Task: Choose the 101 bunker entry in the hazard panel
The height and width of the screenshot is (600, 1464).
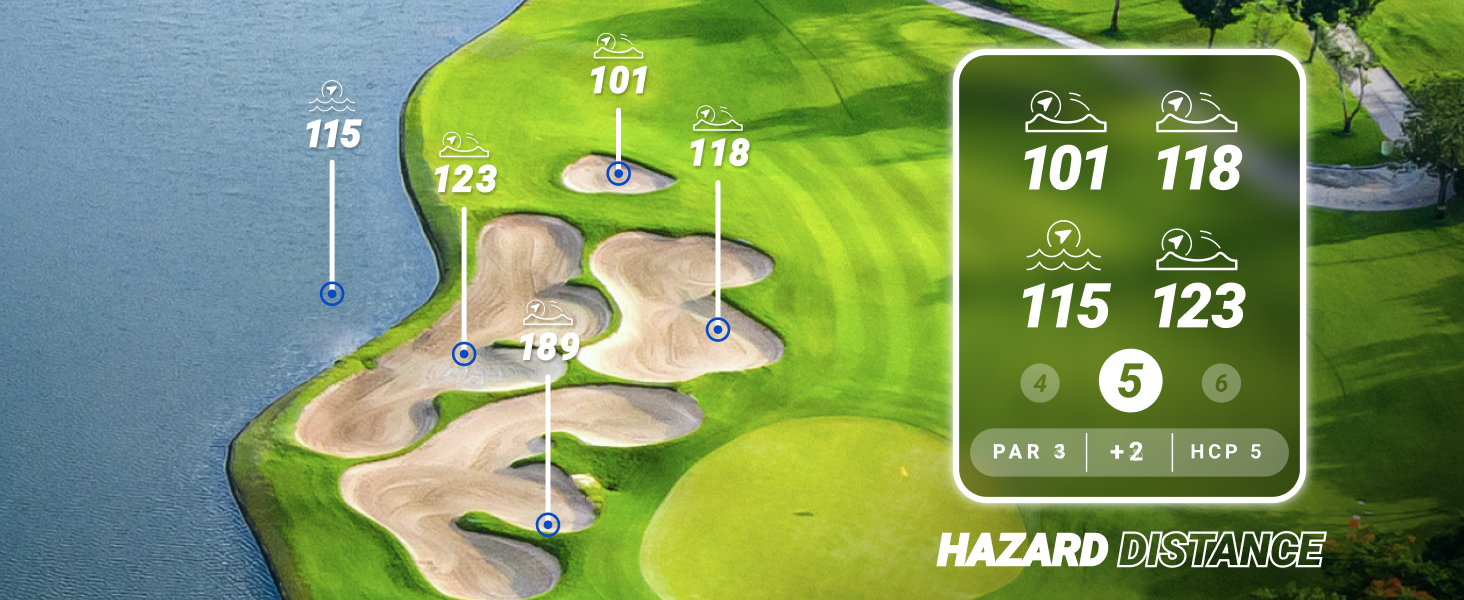Action: click(1066, 142)
